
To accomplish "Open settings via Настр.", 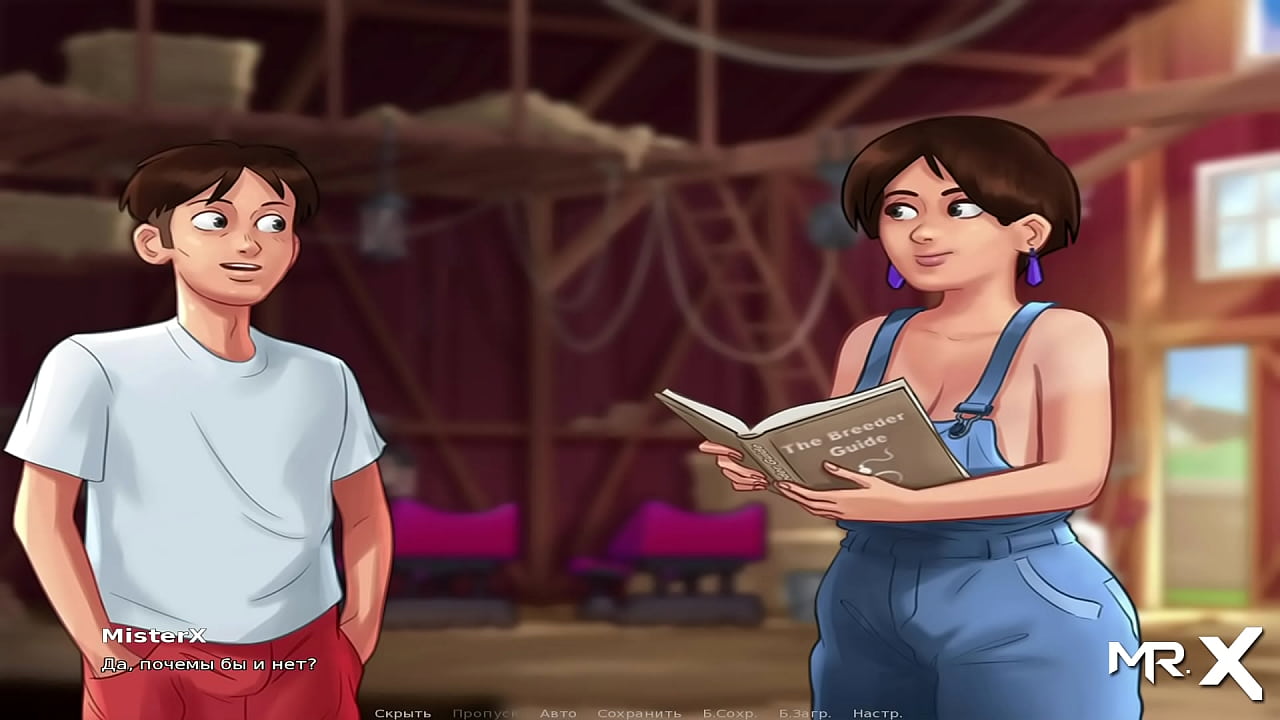I will 878,713.
